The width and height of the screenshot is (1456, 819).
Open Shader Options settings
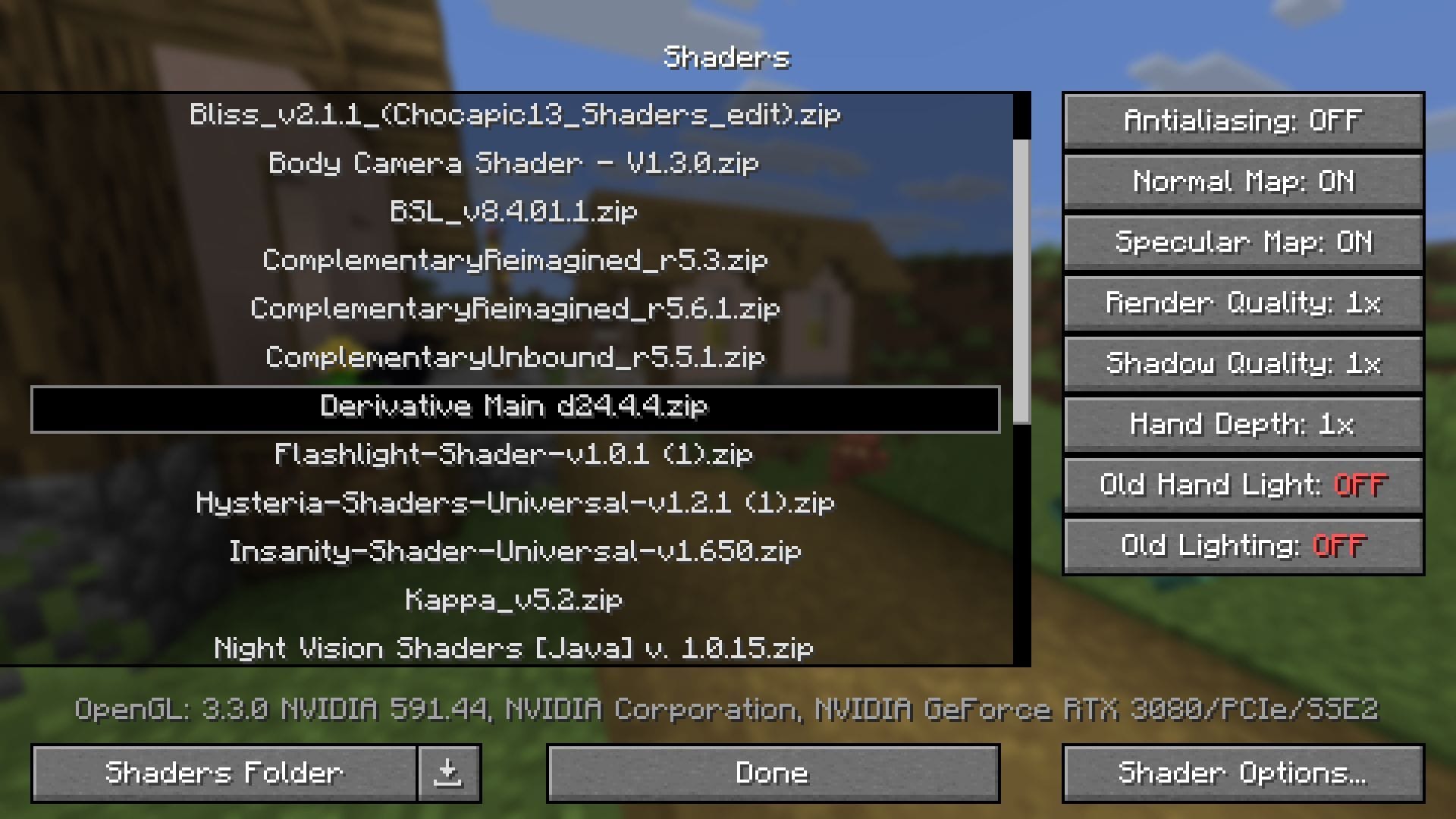click(x=1243, y=773)
